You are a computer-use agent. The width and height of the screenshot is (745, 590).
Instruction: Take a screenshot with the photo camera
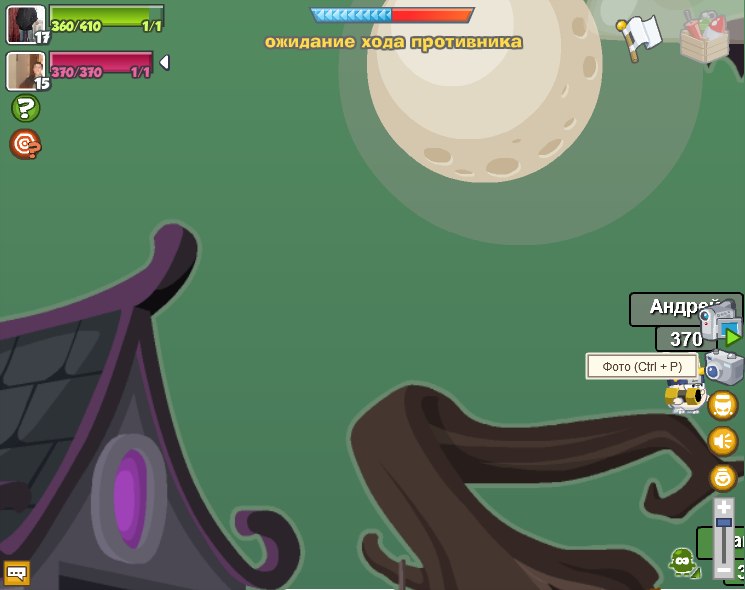[x=724, y=367]
